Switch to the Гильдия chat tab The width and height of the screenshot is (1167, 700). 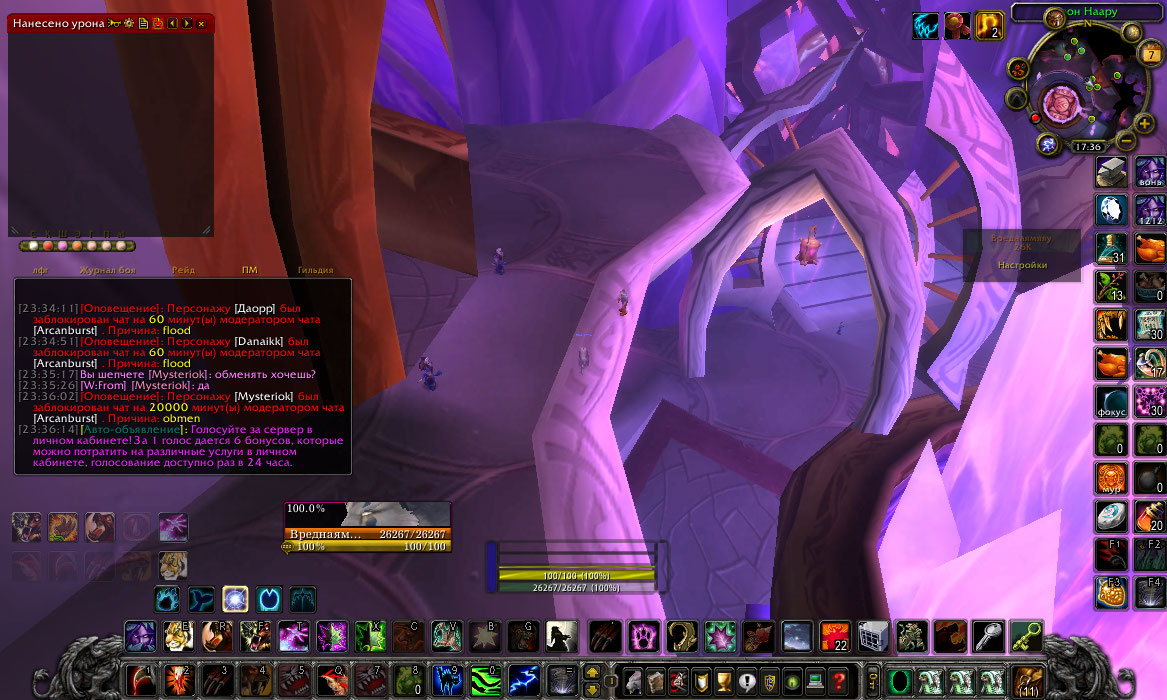coord(315,270)
